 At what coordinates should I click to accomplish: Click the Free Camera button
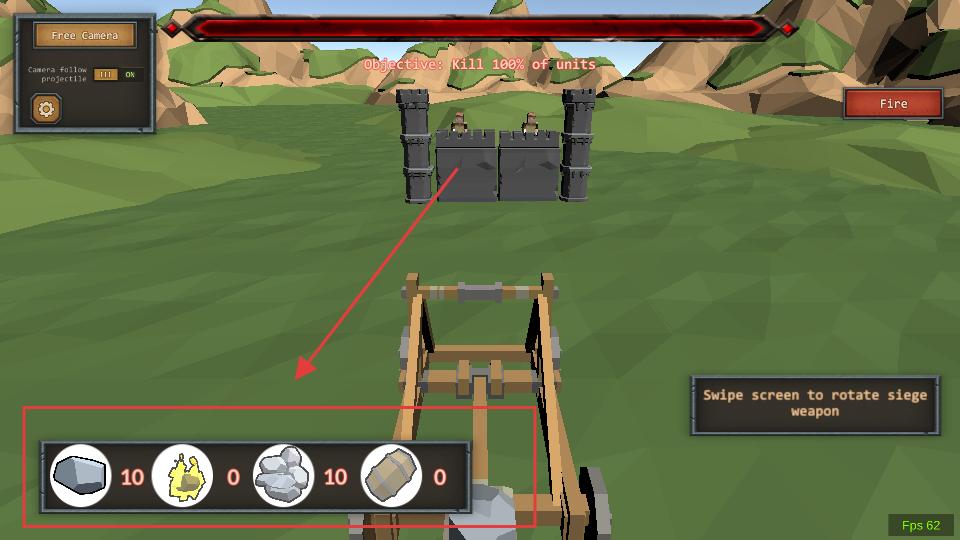[x=84, y=36]
